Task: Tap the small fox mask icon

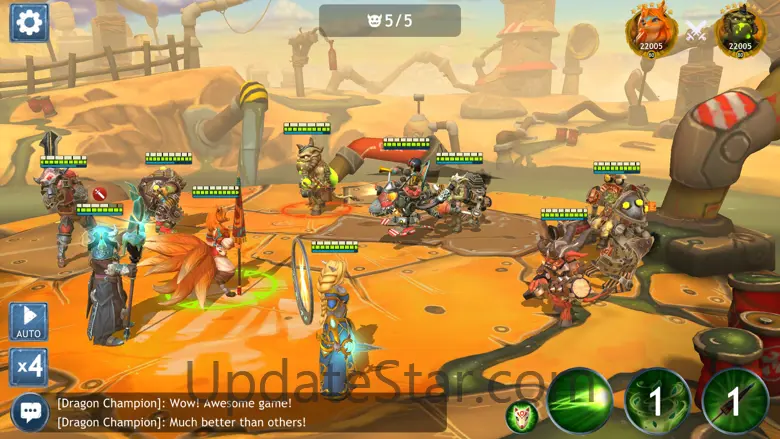Action: pyautogui.click(x=521, y=416)
